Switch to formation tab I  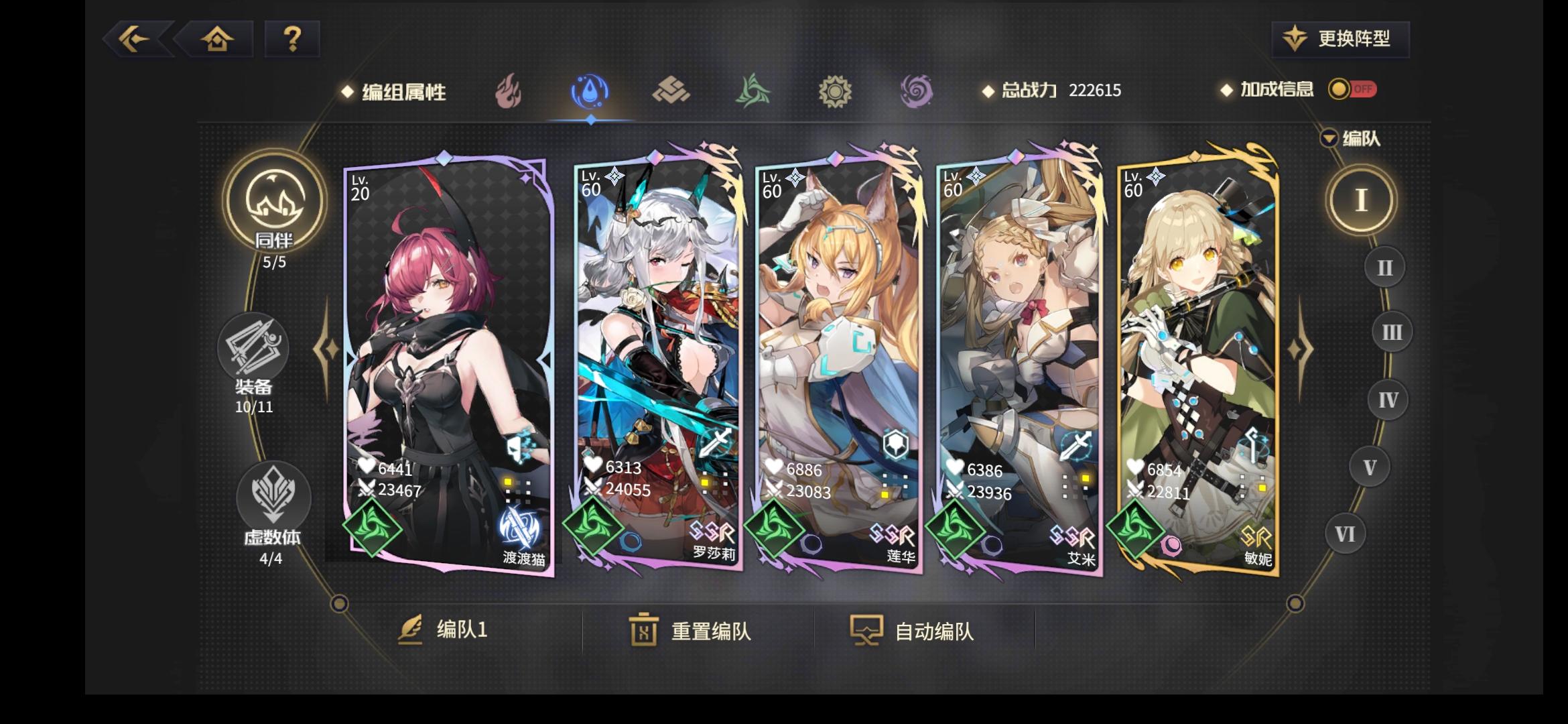(x=1360, y=201)
